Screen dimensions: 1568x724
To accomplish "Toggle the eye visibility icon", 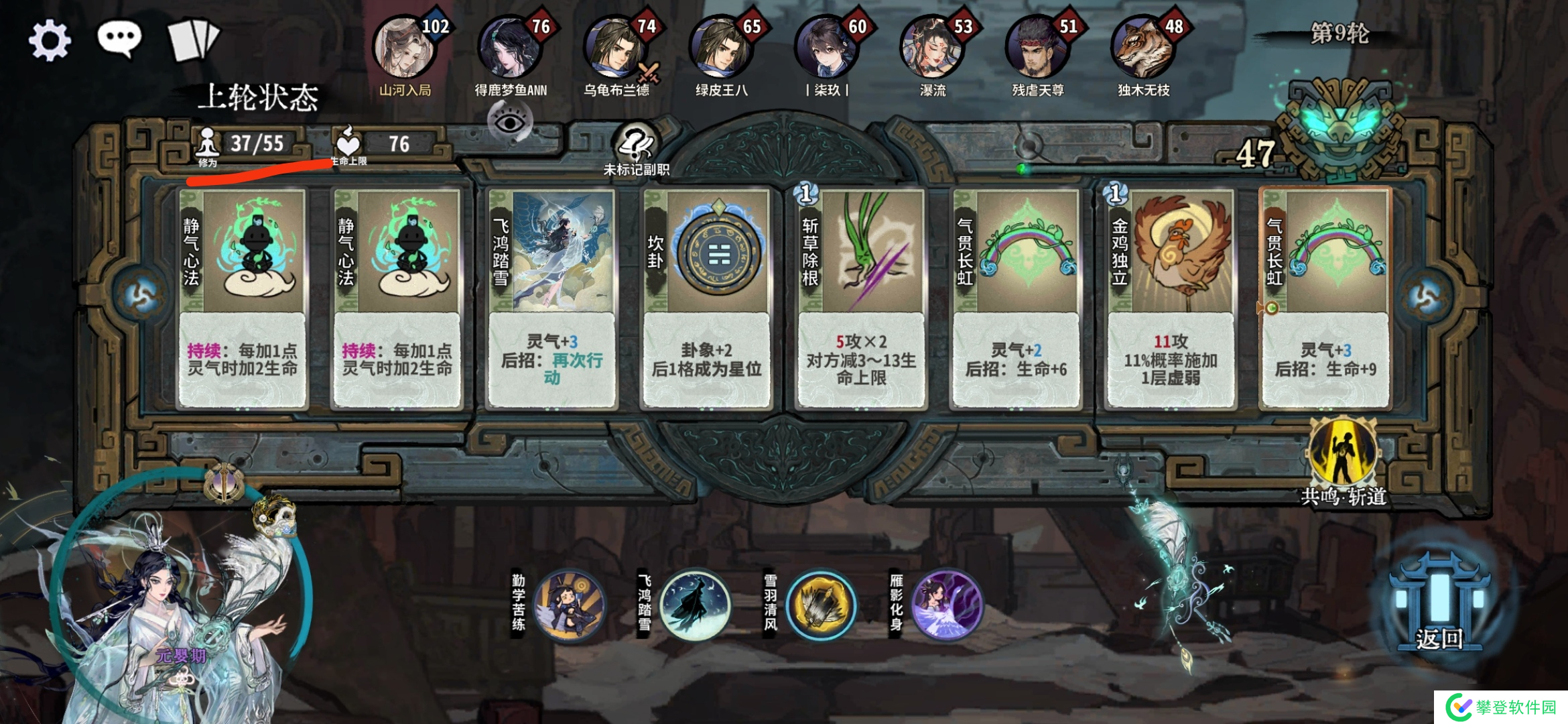I will pos(510,123).
